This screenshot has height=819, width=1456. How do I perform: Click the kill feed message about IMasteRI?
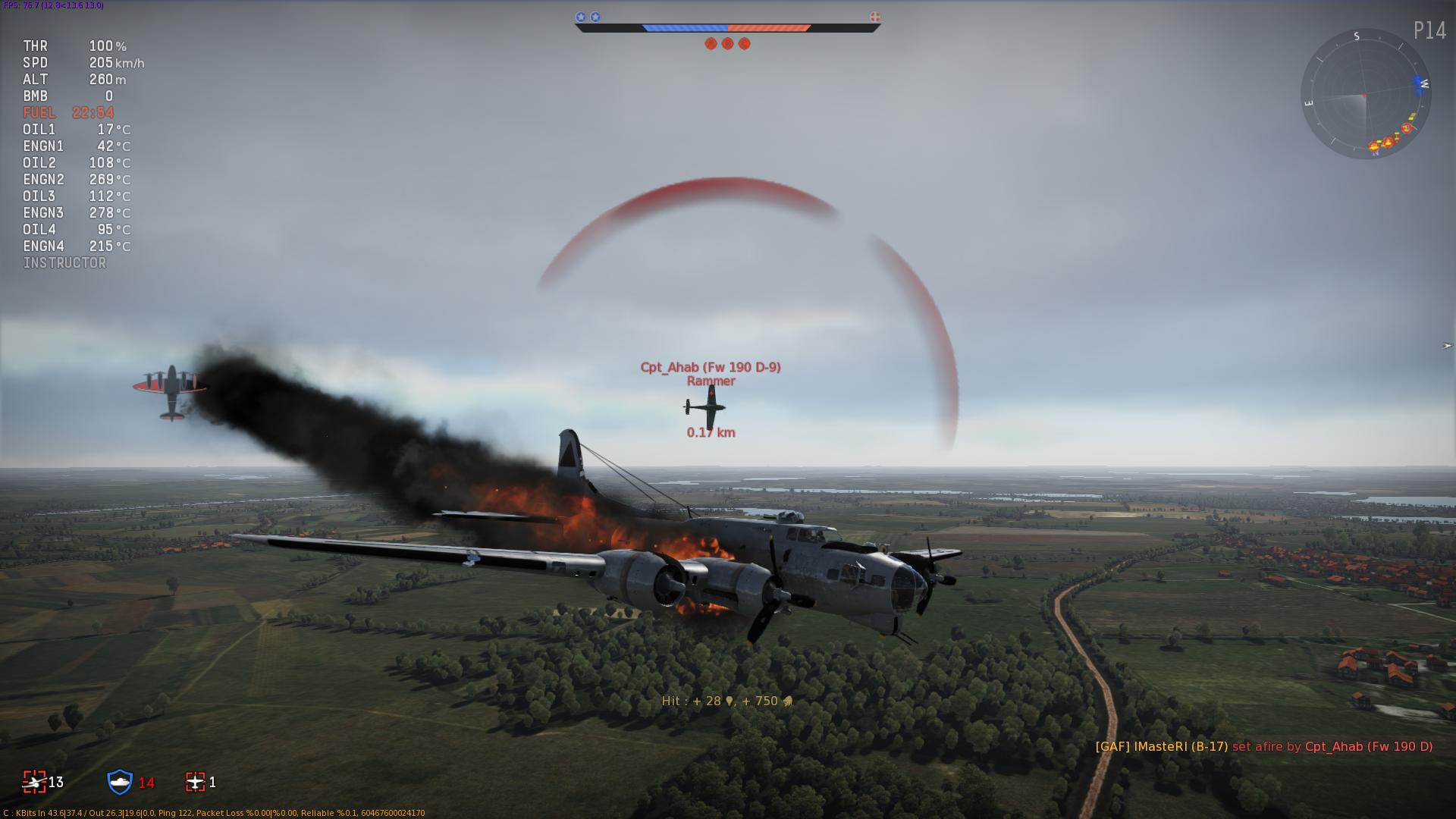[1263, 747]
